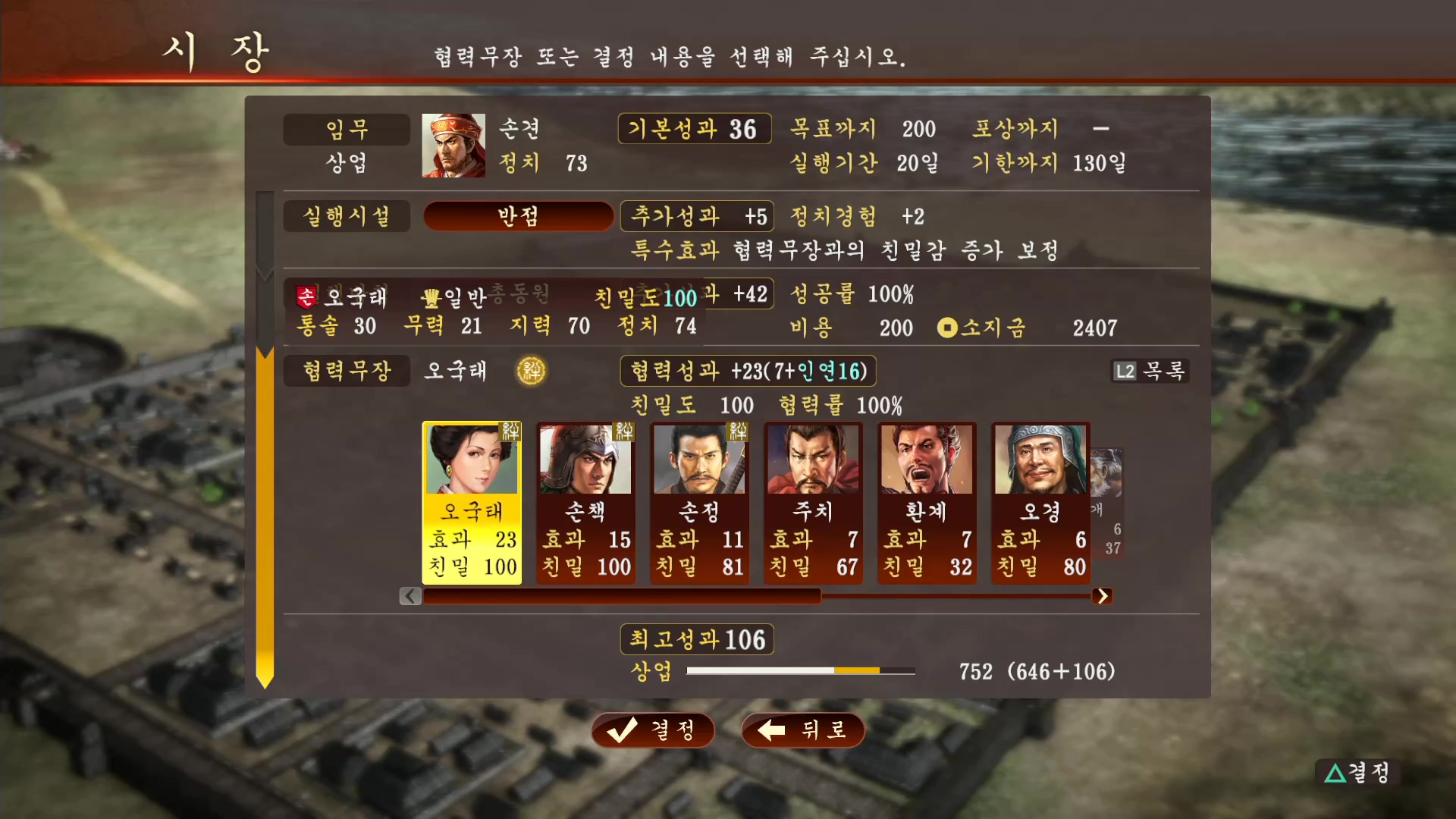Select the 반점 facility entry
1456x819 pixels.
click(x=518, y=216)
